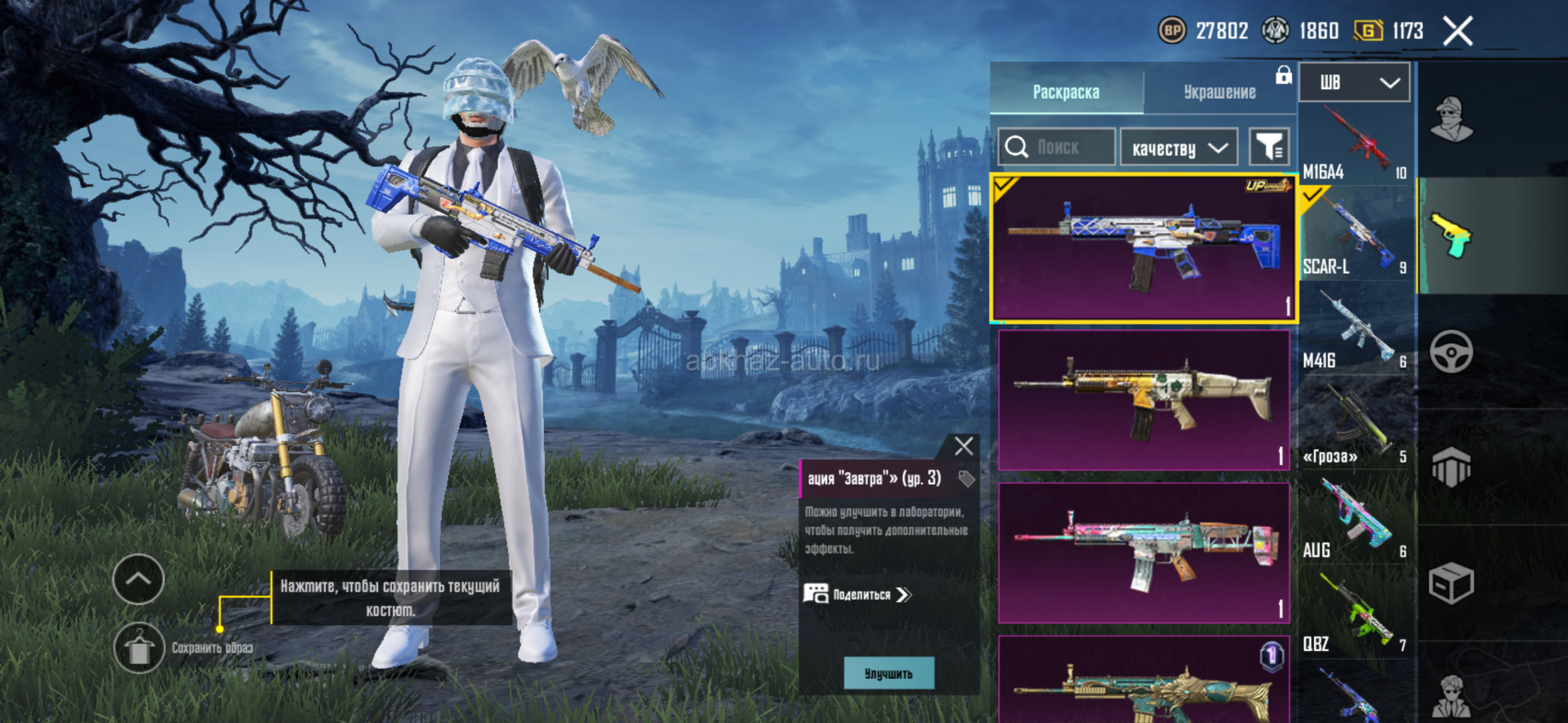Select the pink and teal SCAR-L skin
This screenshot has height=723, width=1568.
click(1143, 552)
